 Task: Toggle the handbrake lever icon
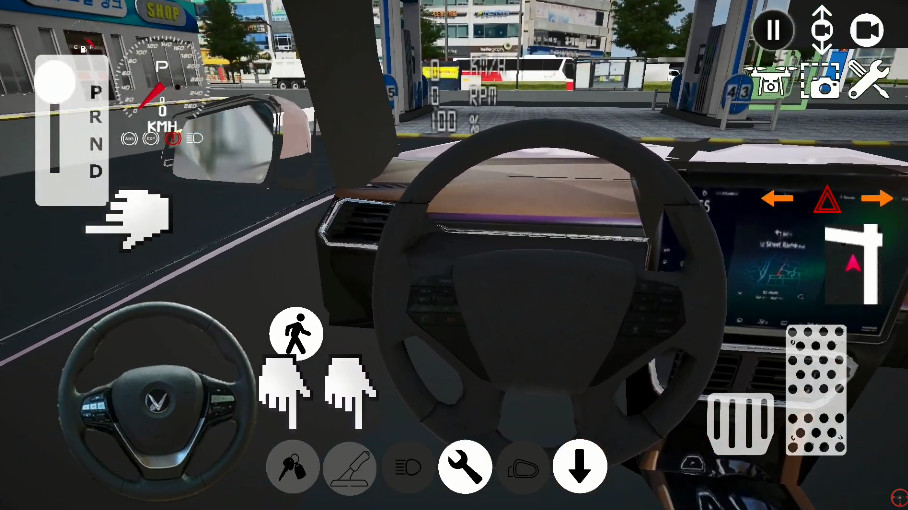tap(350, 467)
